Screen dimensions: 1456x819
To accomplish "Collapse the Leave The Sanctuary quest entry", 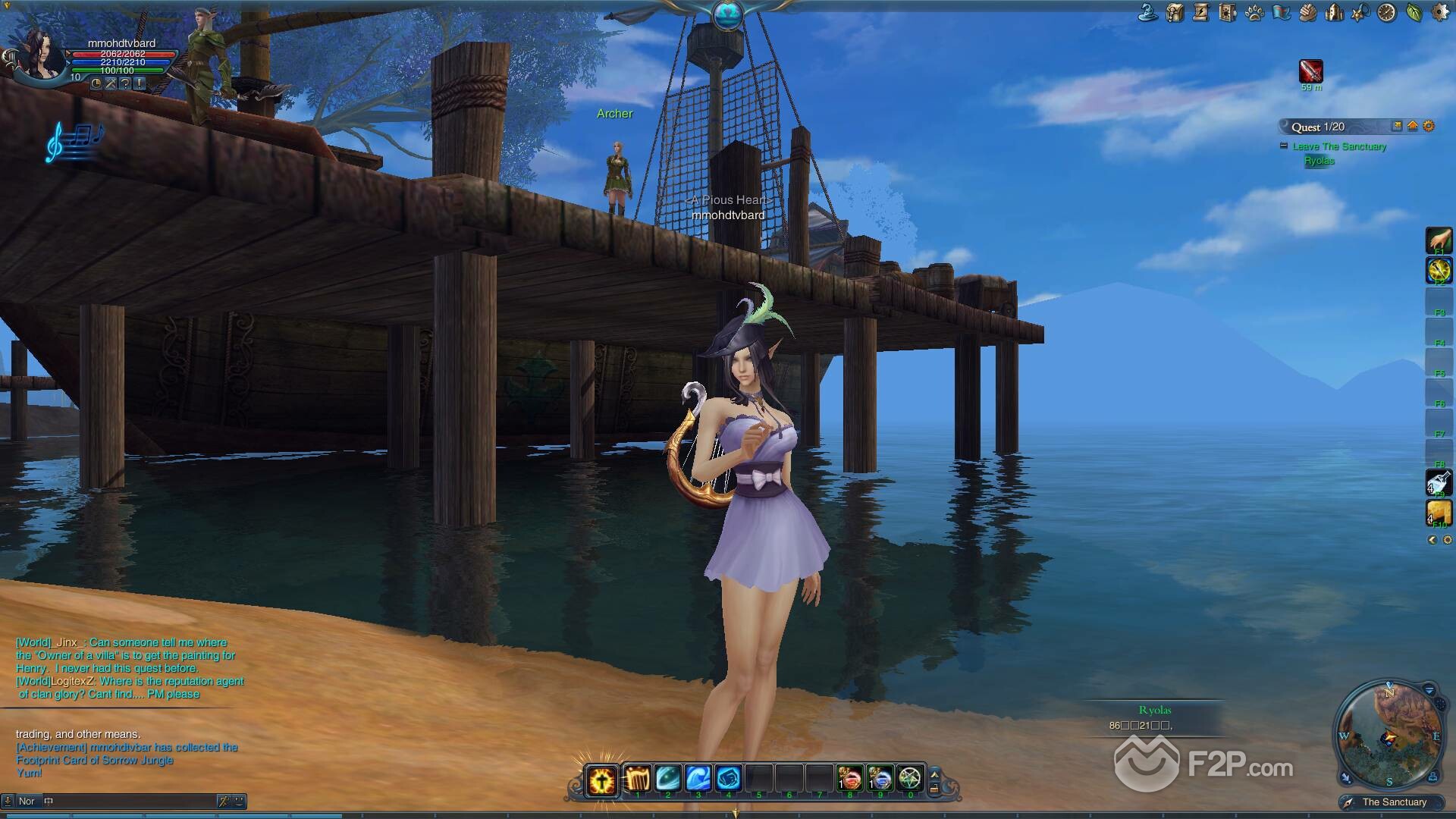I will (1283, 146).
